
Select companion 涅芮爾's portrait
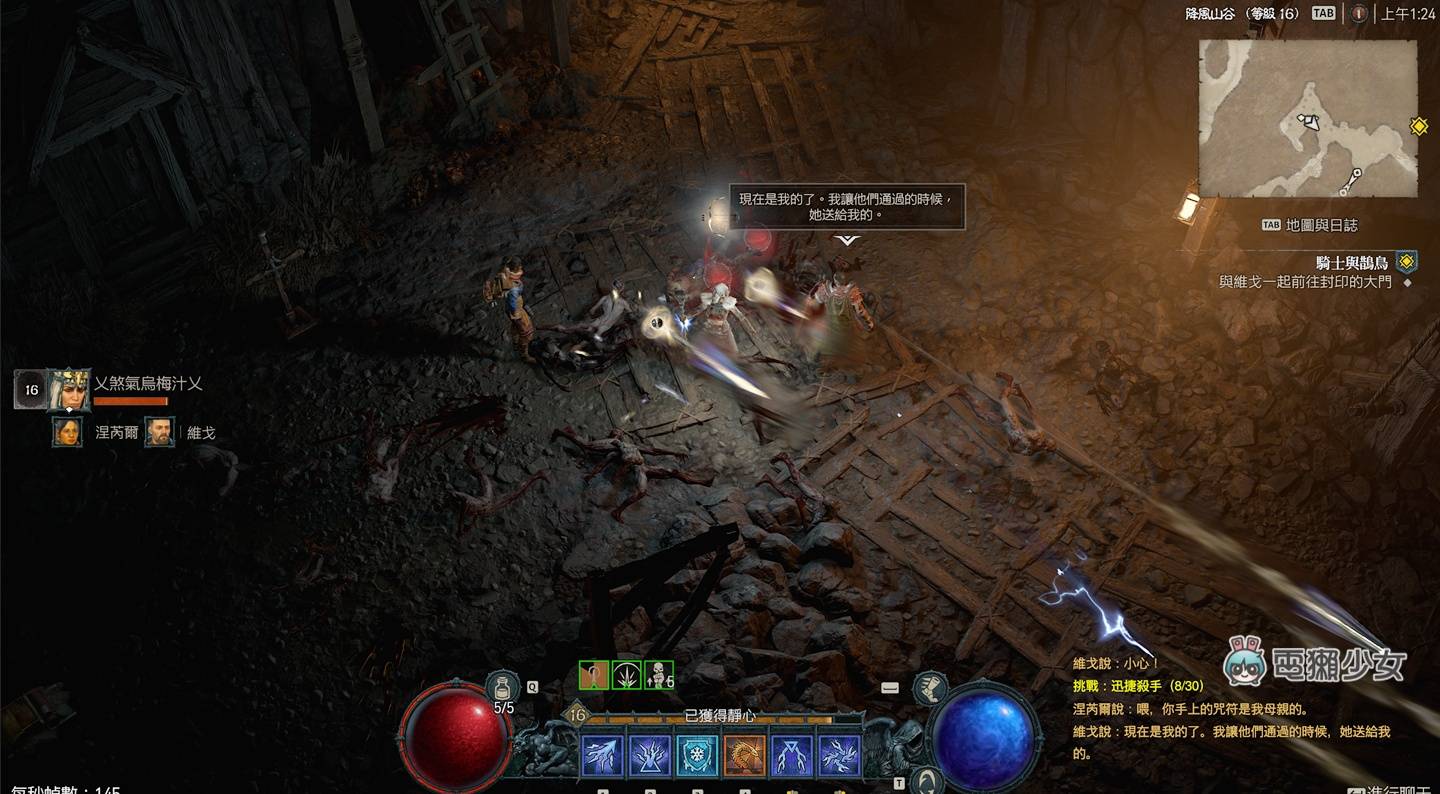(68, 432)
